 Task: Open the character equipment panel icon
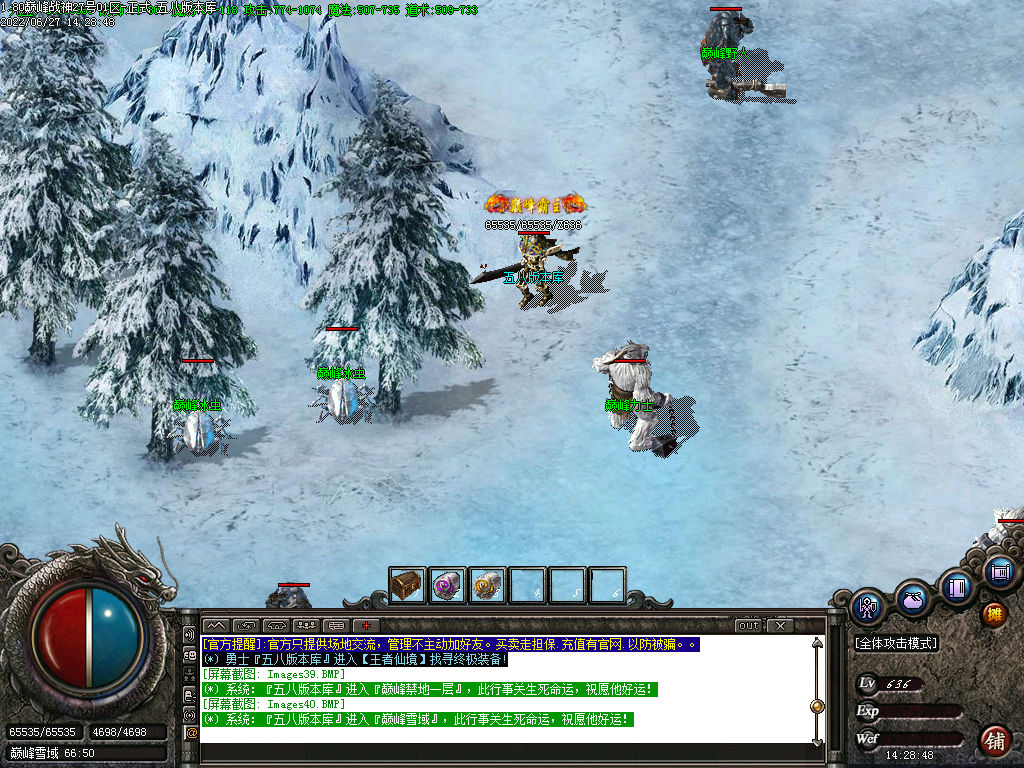pyautogui.click(x=867, y=607)
